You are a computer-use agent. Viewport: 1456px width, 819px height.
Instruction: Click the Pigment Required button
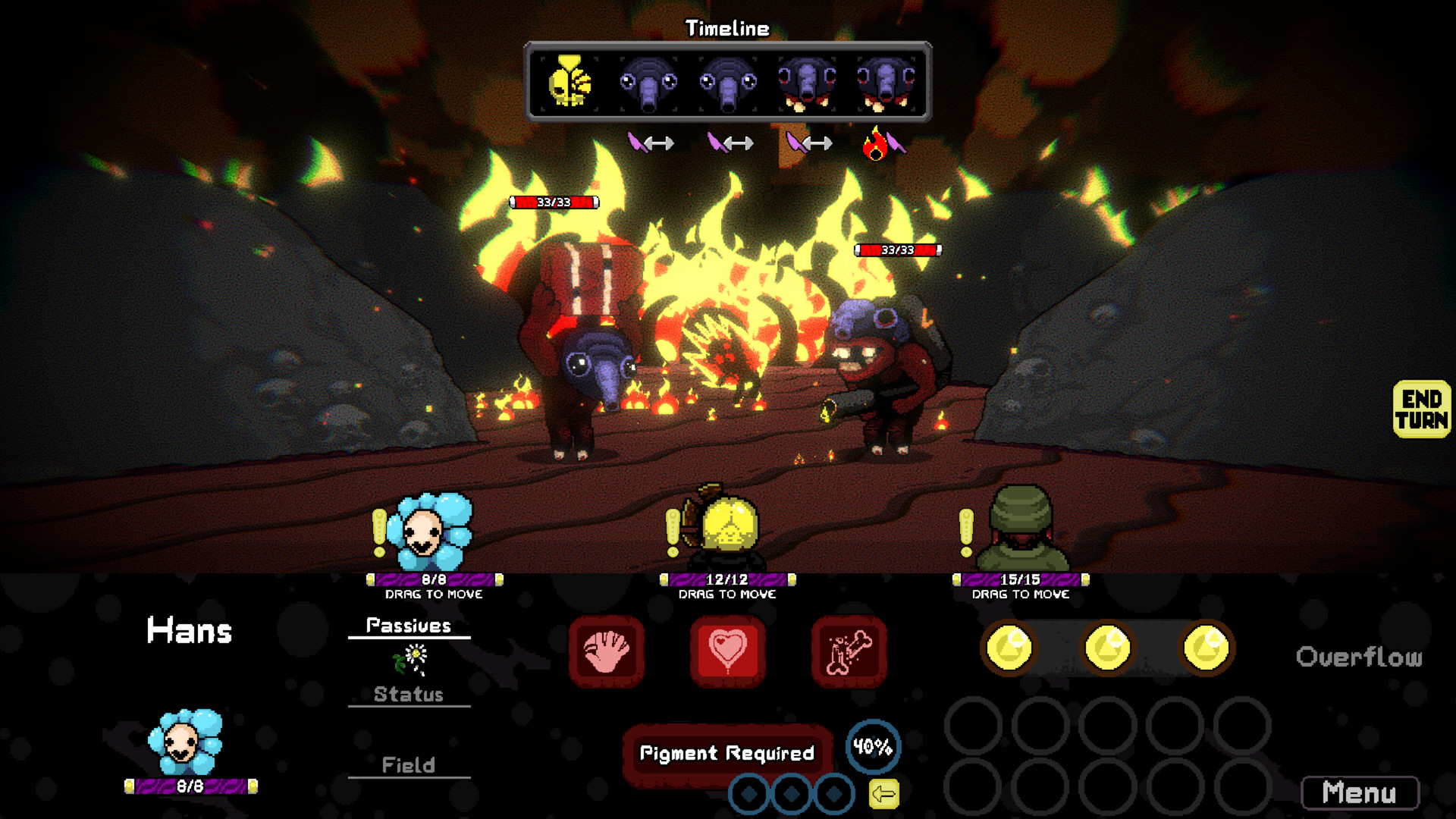(726, 753)
